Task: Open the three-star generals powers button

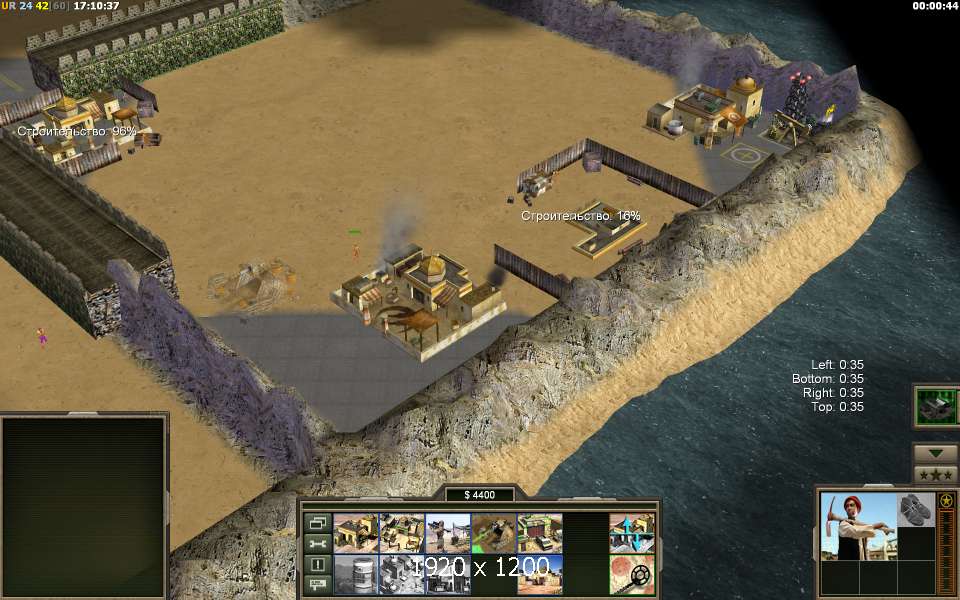Action: point(936,473)
